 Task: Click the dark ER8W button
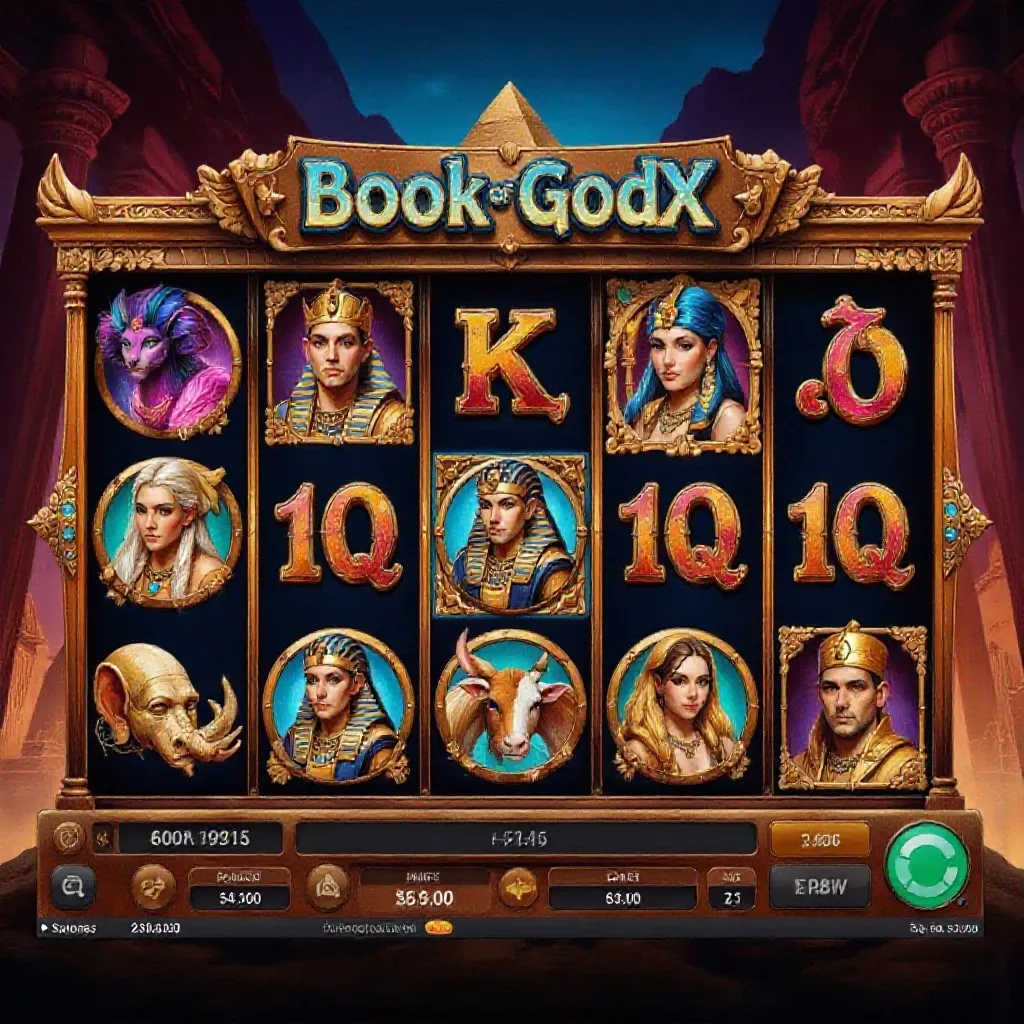[x=819, y=886]
